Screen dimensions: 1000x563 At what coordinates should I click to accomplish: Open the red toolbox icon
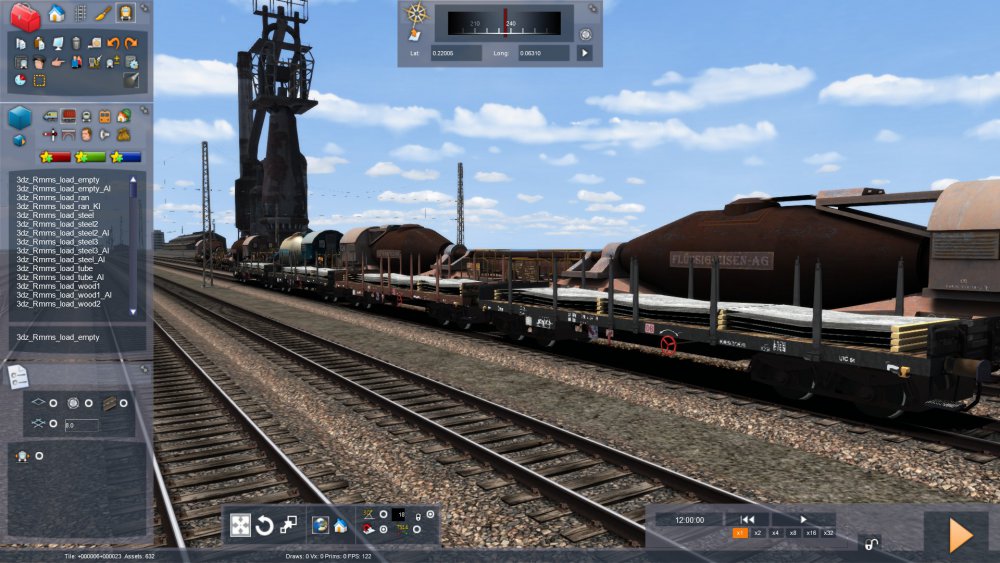(25, 16)
